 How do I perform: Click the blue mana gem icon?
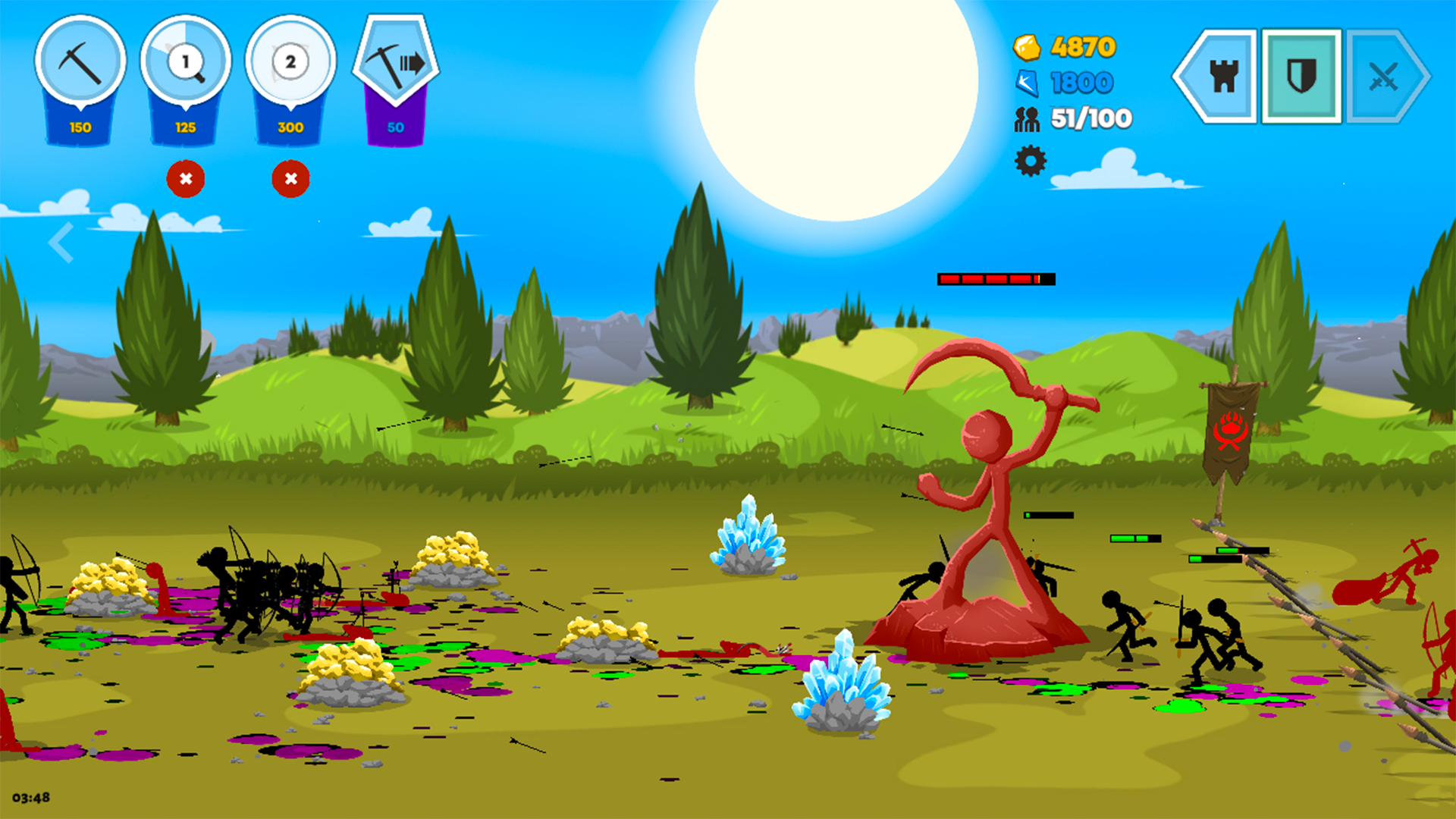(x=1028, y=82)
